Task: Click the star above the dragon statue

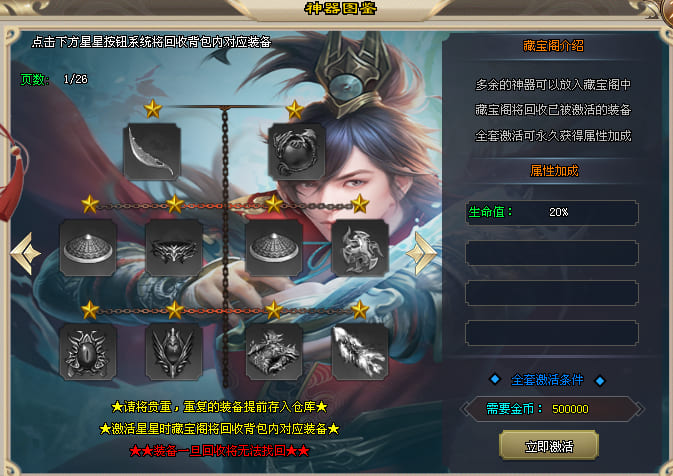Action: (x=274, y=310)
